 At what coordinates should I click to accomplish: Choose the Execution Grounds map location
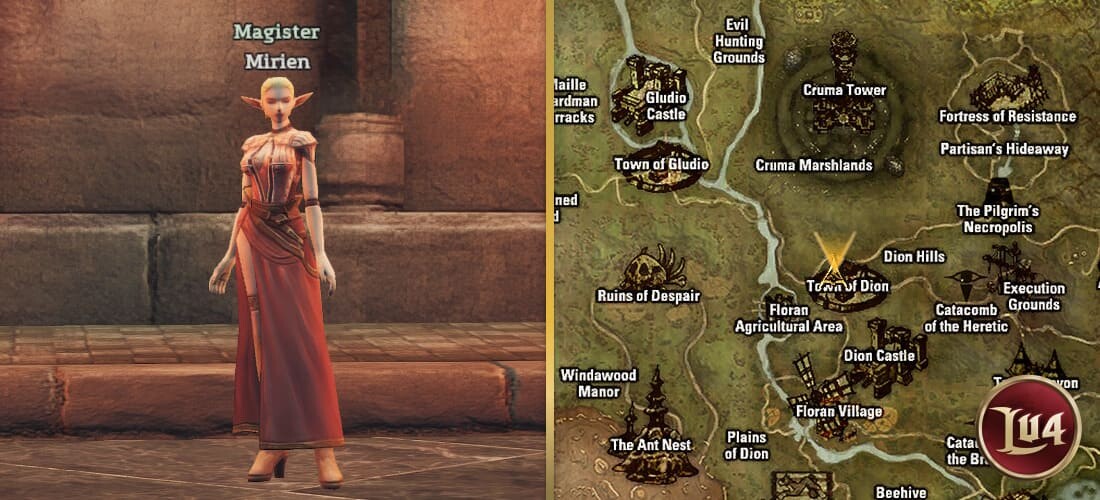1010,268
